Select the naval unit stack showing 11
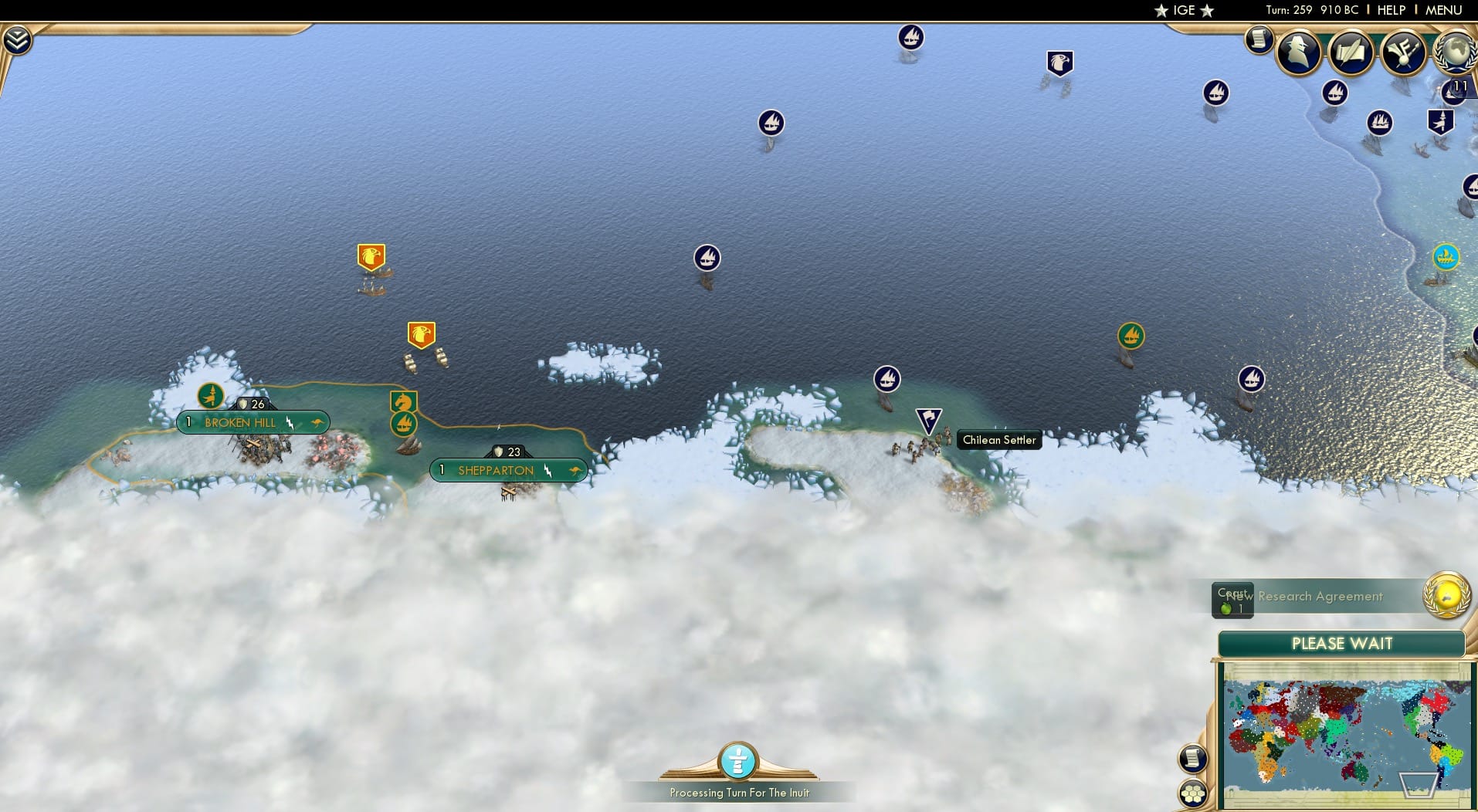The width and height of the screenshot is (1478, 812). click(1451, 91)
